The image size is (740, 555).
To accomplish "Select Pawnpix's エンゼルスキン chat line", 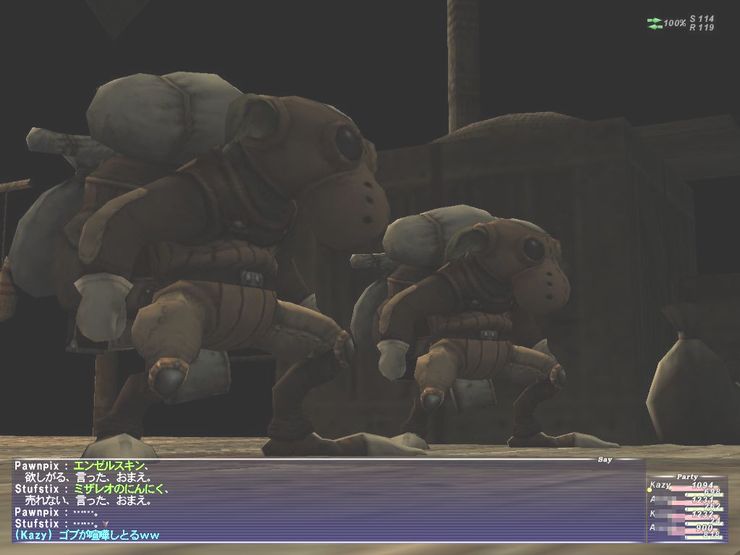I will (82, 466).
